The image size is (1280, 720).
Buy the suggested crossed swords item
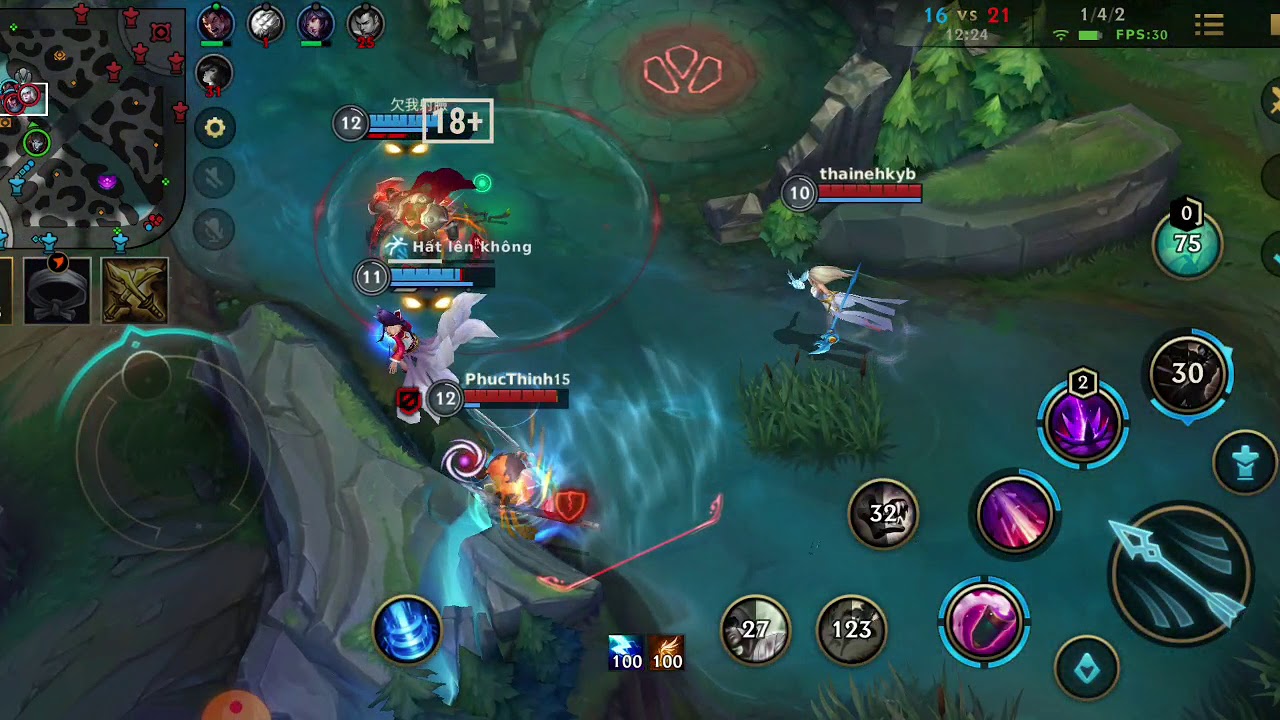click(x=135, y=291)
